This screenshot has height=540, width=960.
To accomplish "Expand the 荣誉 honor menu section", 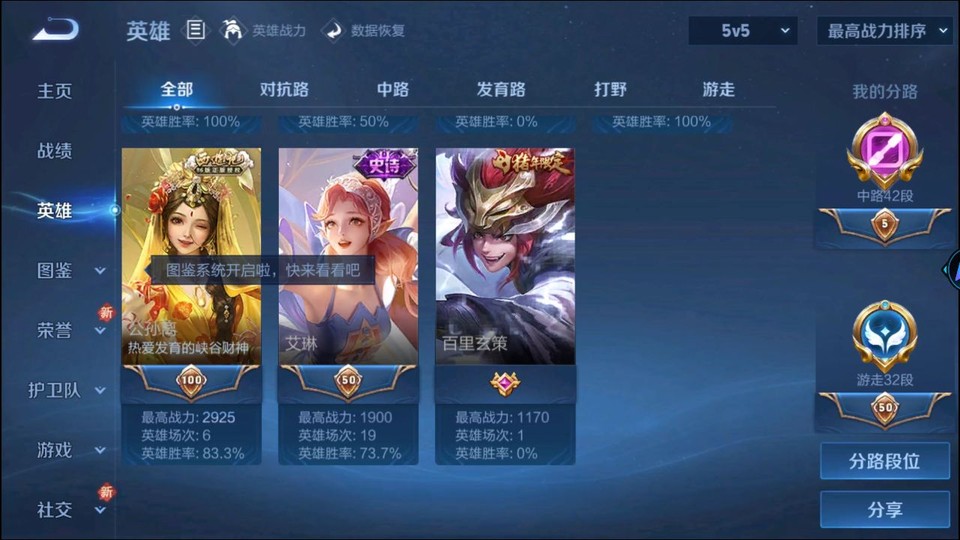I will (x=70, y=330).
